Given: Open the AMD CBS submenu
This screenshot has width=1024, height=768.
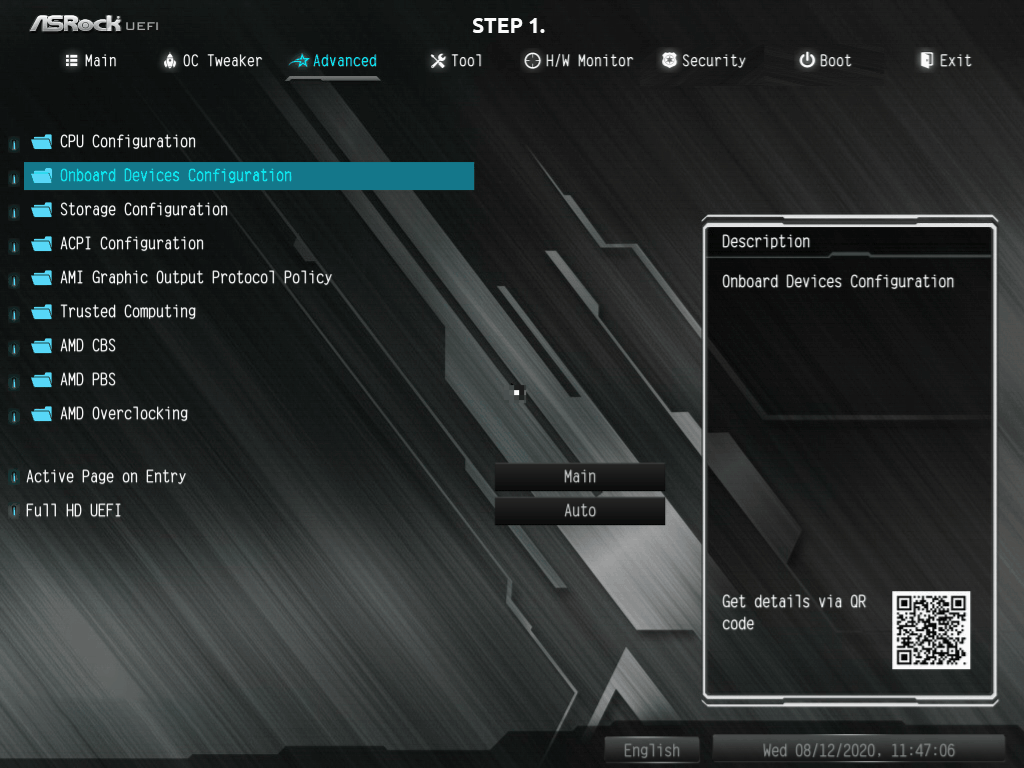Looking at the screenshot, I should coord(87,346).
